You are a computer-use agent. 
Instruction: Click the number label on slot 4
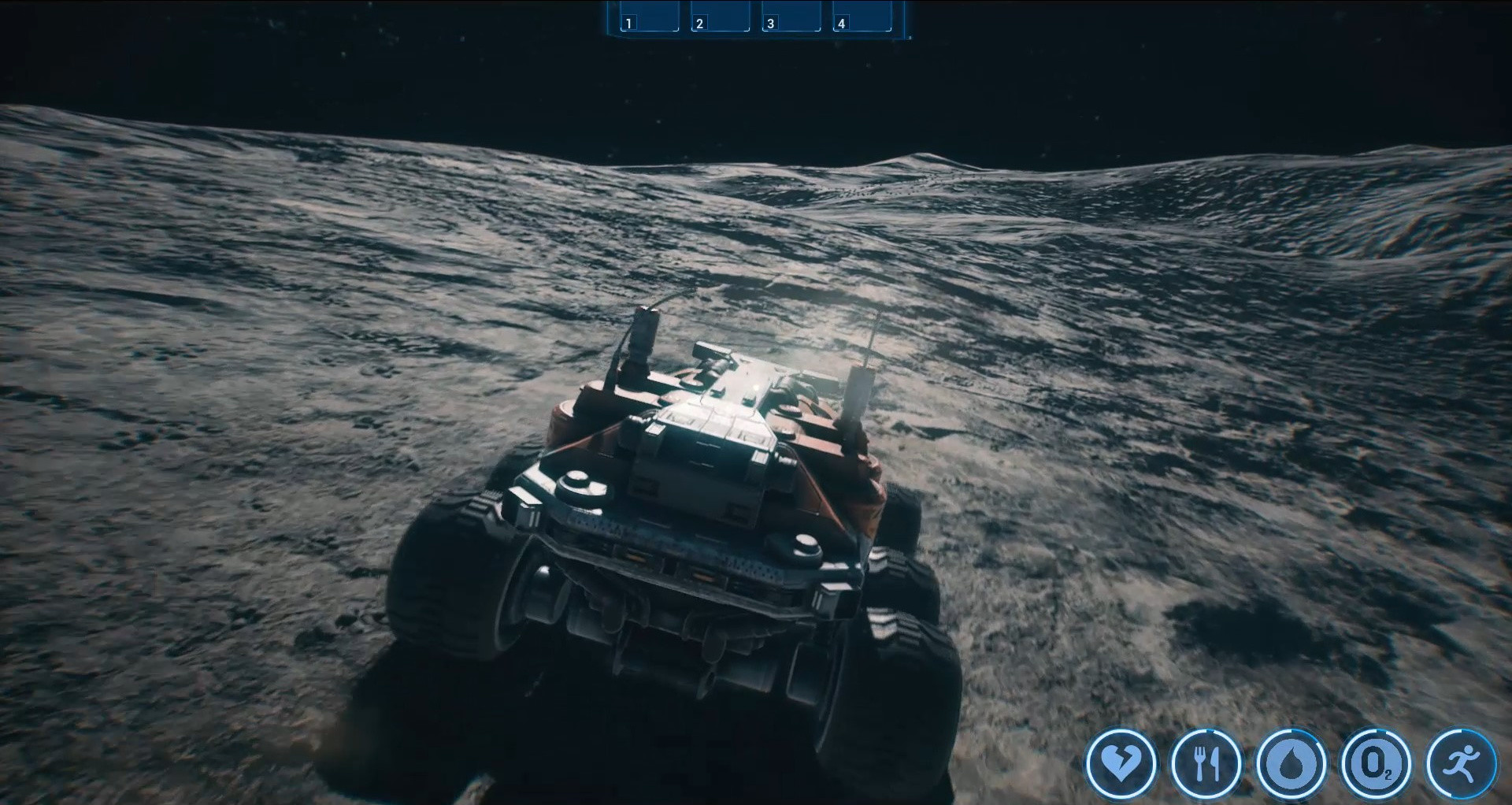coord(842,23)
